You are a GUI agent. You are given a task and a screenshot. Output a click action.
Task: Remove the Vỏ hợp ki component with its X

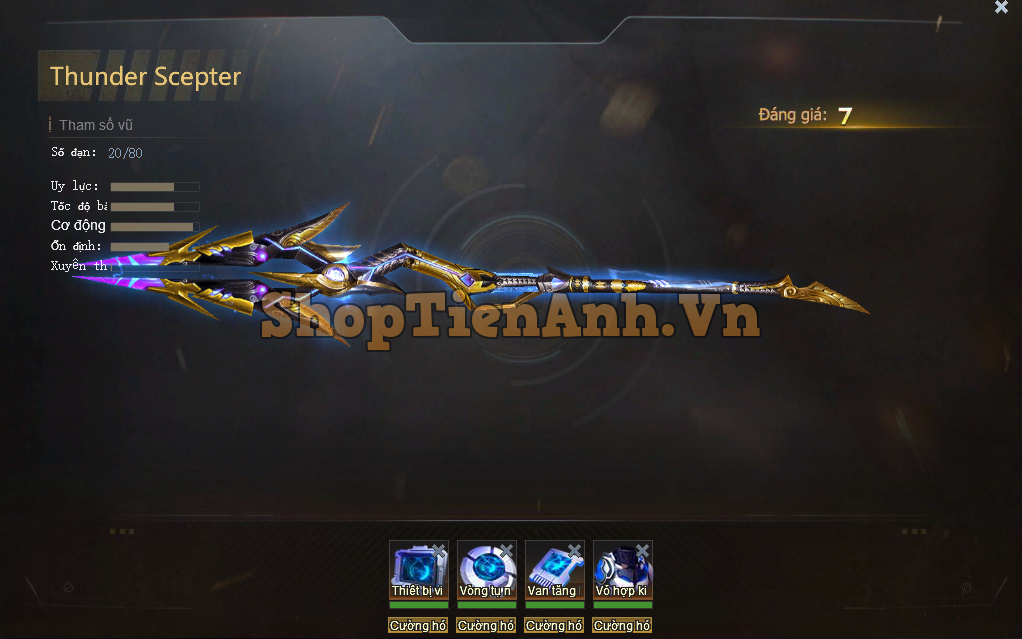(x=643, y=550)
